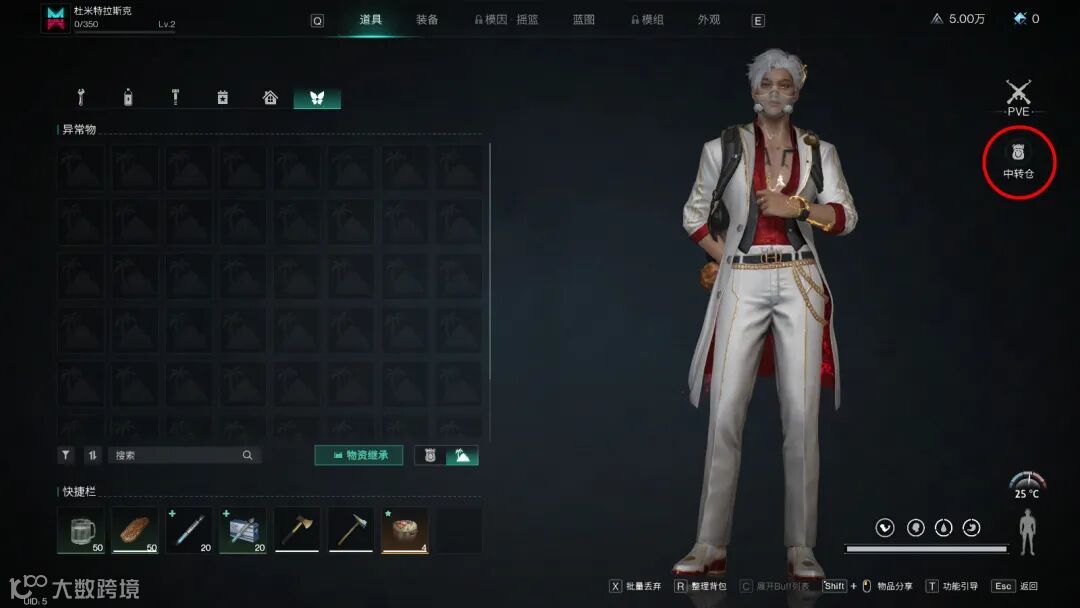Screen dimensions: 1080x608
Task: Switch to the 外观 appearance tab
Action: 709,20
